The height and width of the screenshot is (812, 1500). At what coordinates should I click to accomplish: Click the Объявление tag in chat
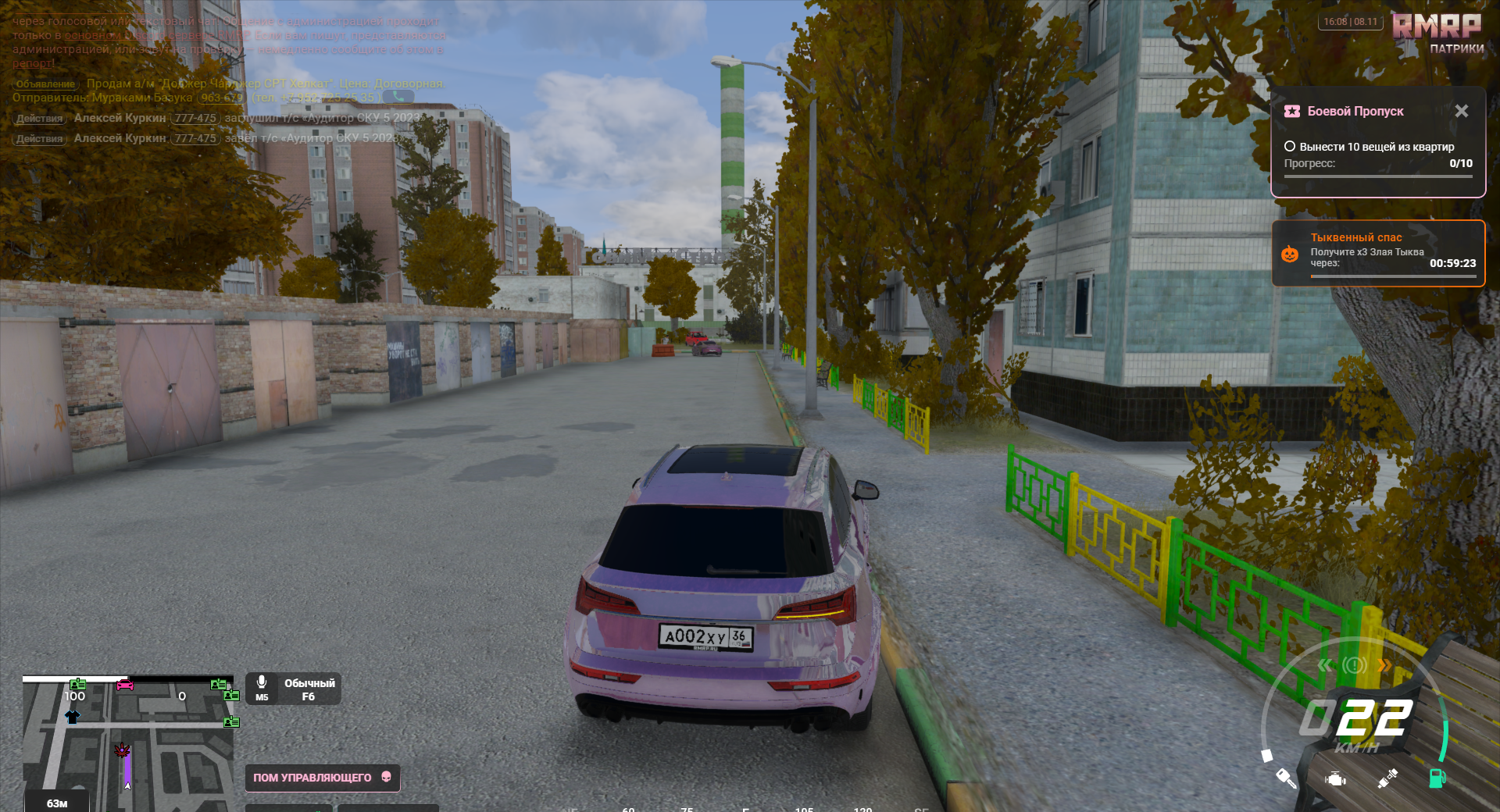45,84
